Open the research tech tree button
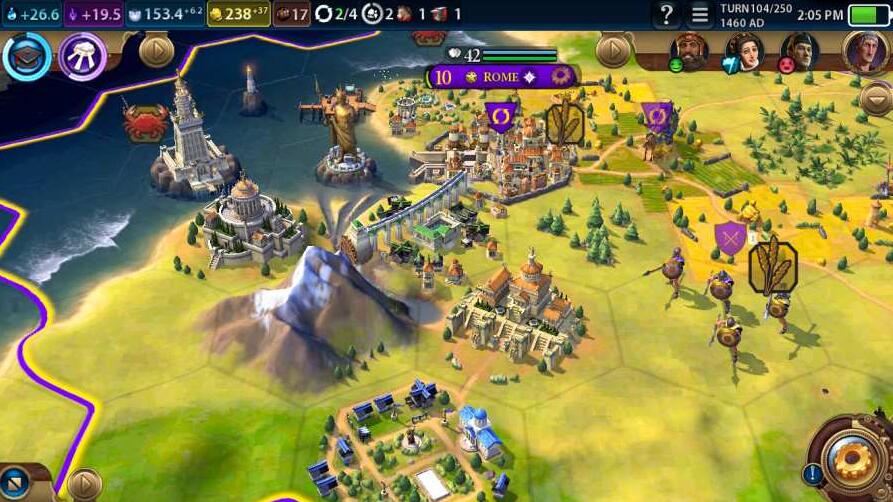Screen dimensions: 893x502 click(27, 56)
